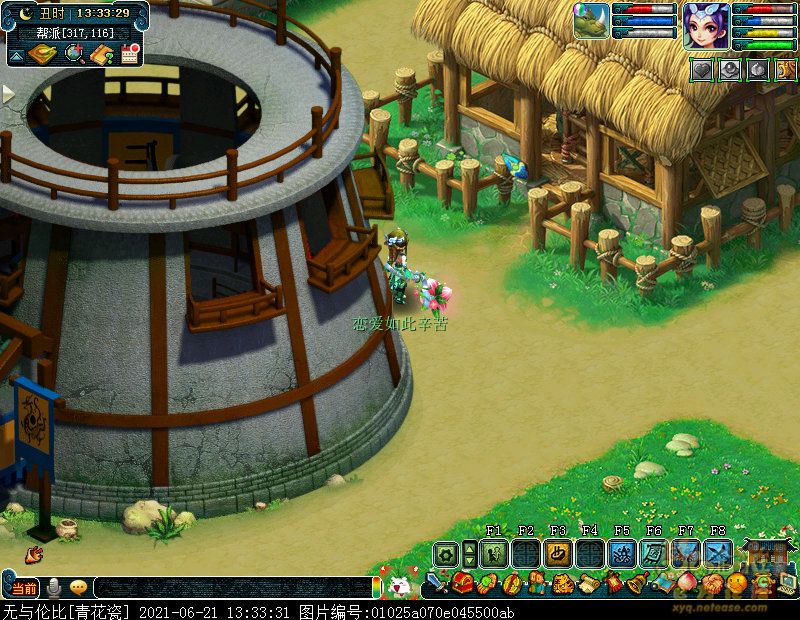Open the bell icon in bottom bar
The width and height of the screenshot is (800, 620).
coord(637,583)
